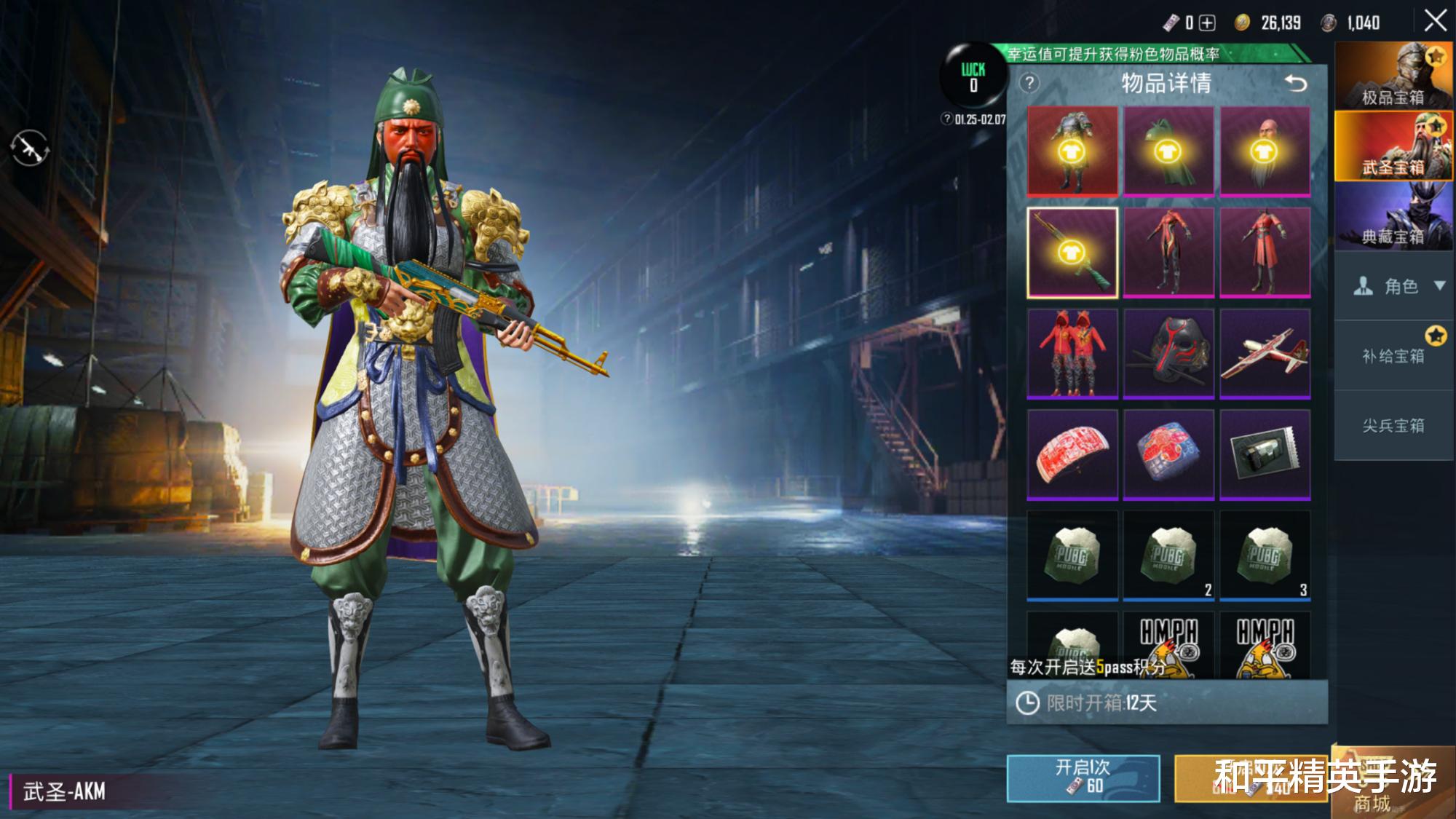Preview the red and black mask item
The image size is (1456, 819).
(1168, 353)
